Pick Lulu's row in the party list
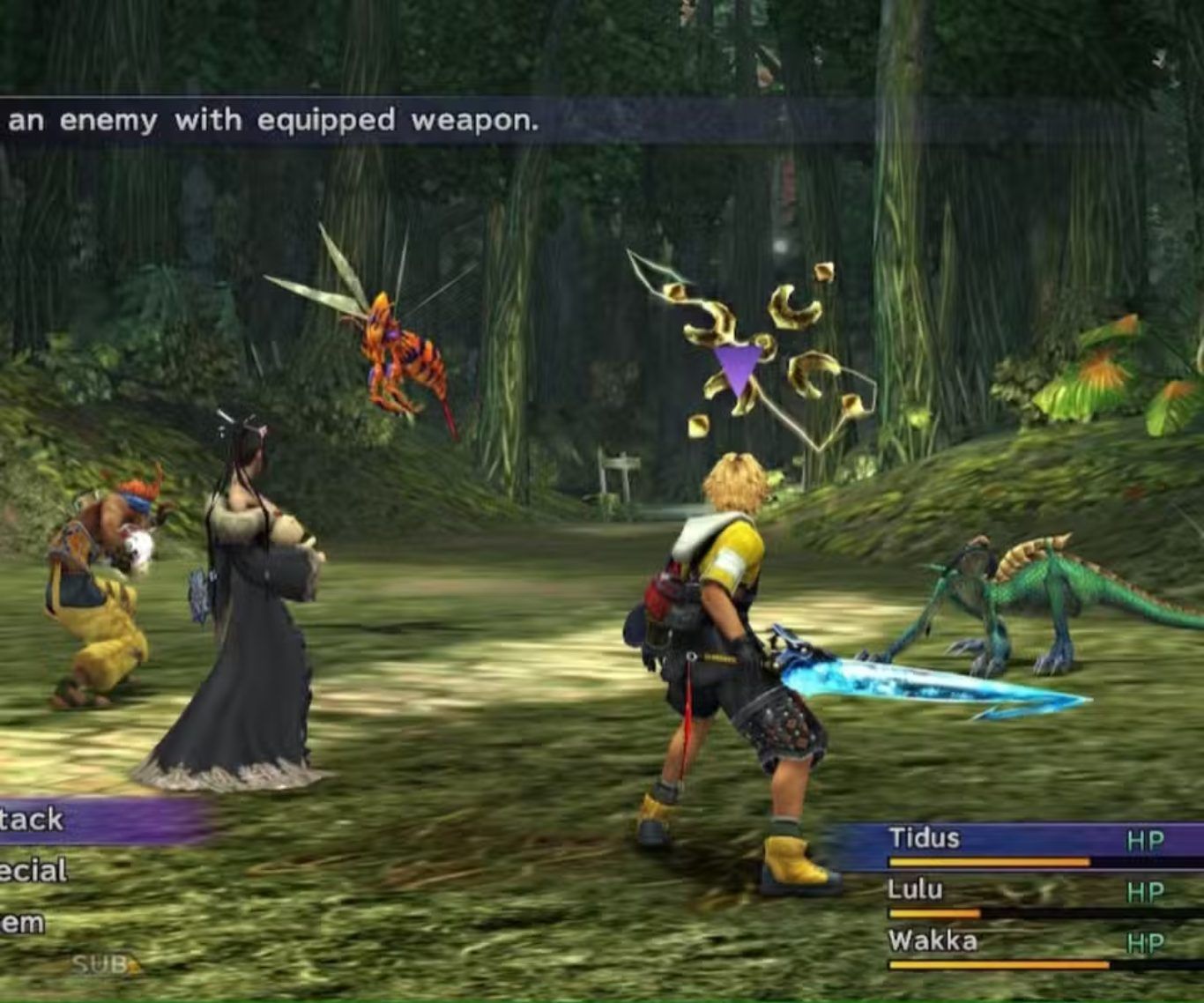The height and width of the screenshot is (1003, 1204). [915, 889]
